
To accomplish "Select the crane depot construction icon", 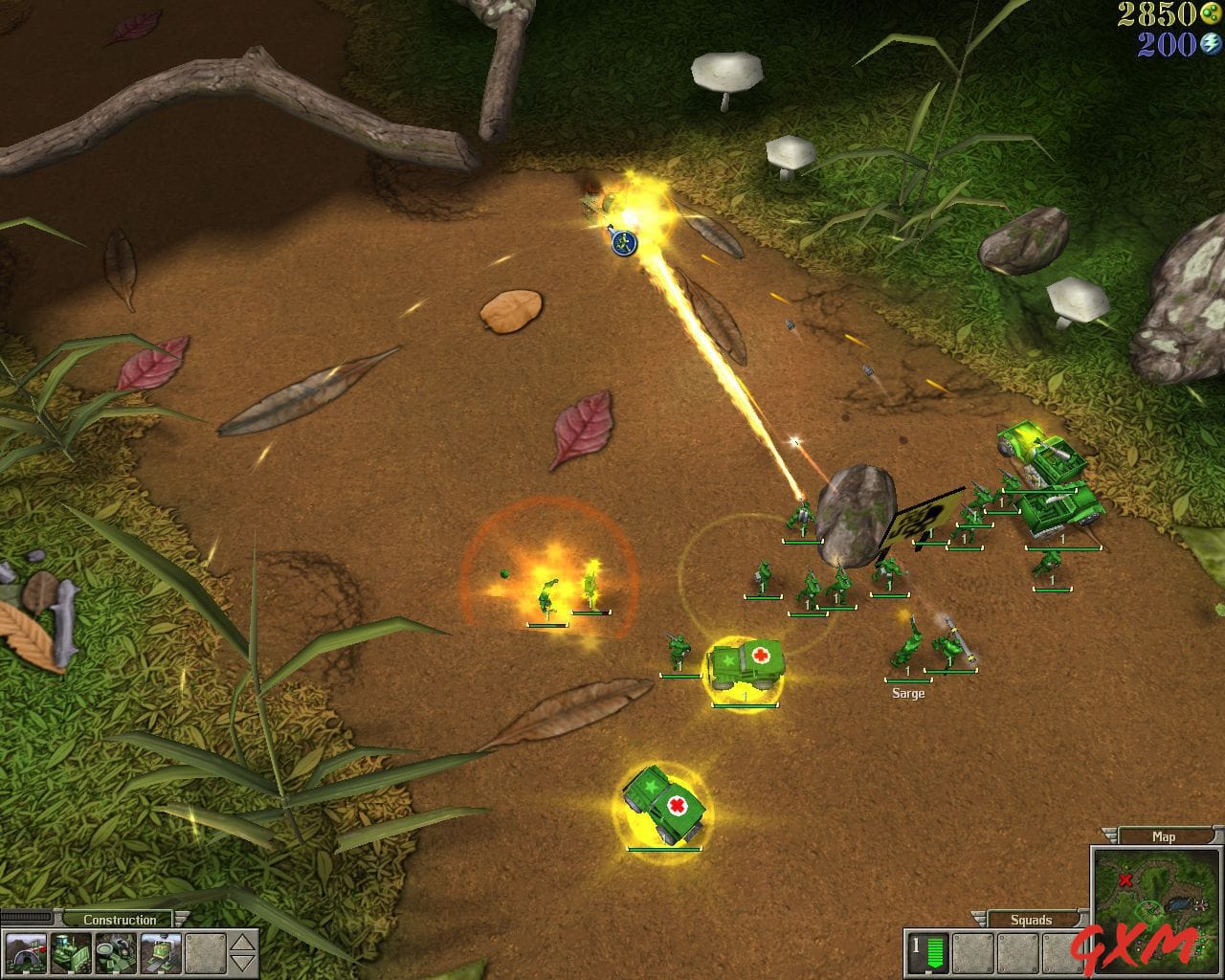I will tap(161, 953).
